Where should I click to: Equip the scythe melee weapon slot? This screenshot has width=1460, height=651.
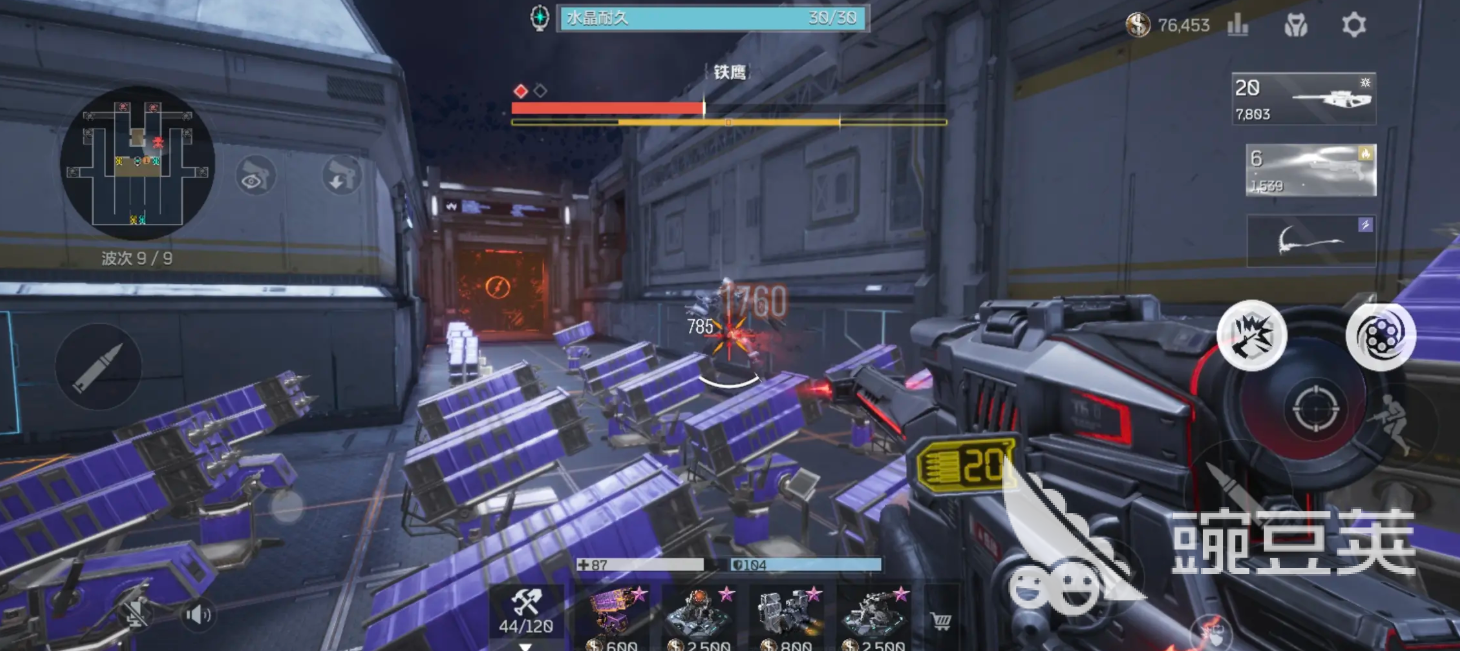pos(1311,241)
